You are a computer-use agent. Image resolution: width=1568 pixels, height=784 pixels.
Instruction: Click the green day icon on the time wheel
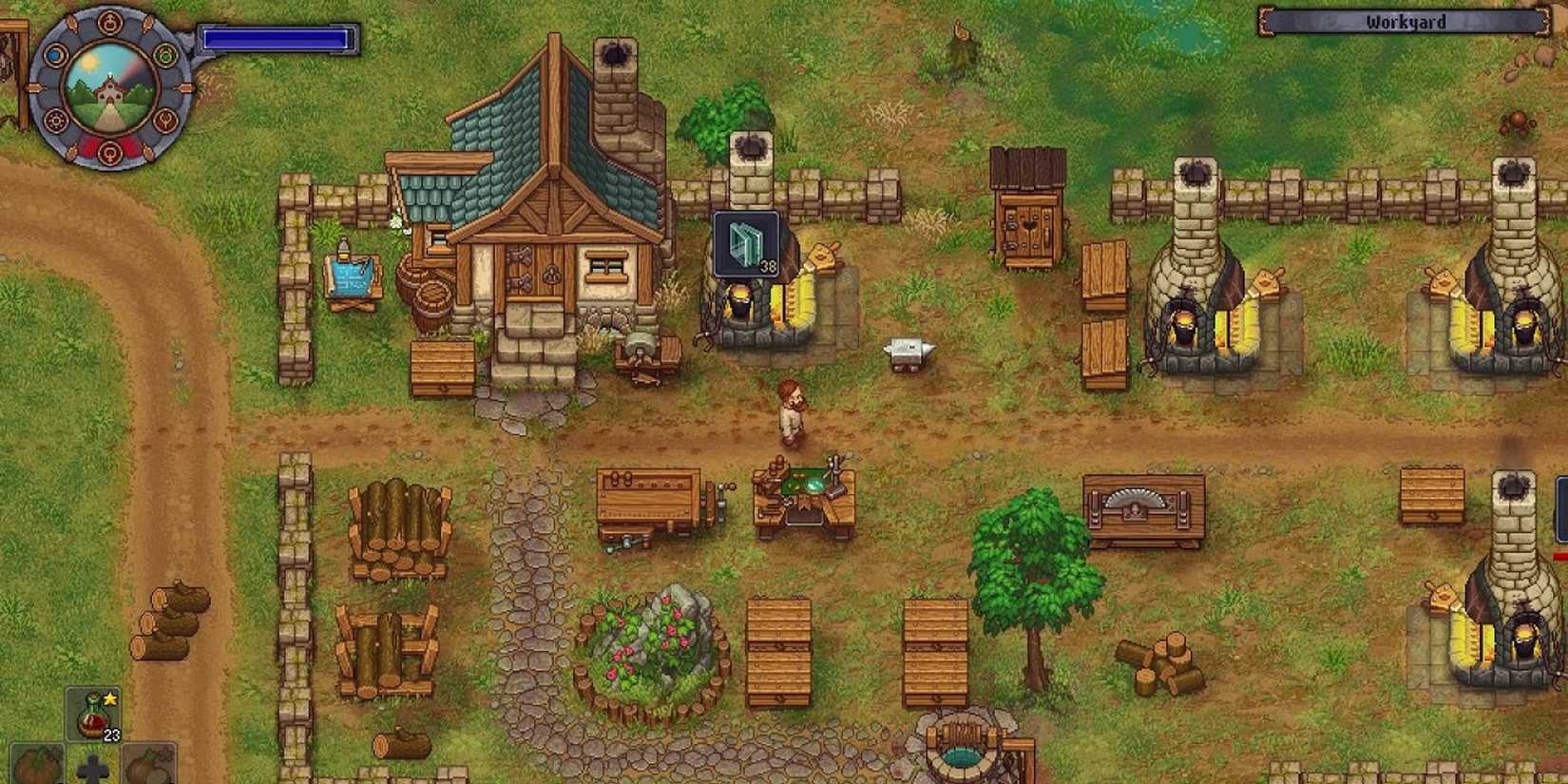(164, 54)
